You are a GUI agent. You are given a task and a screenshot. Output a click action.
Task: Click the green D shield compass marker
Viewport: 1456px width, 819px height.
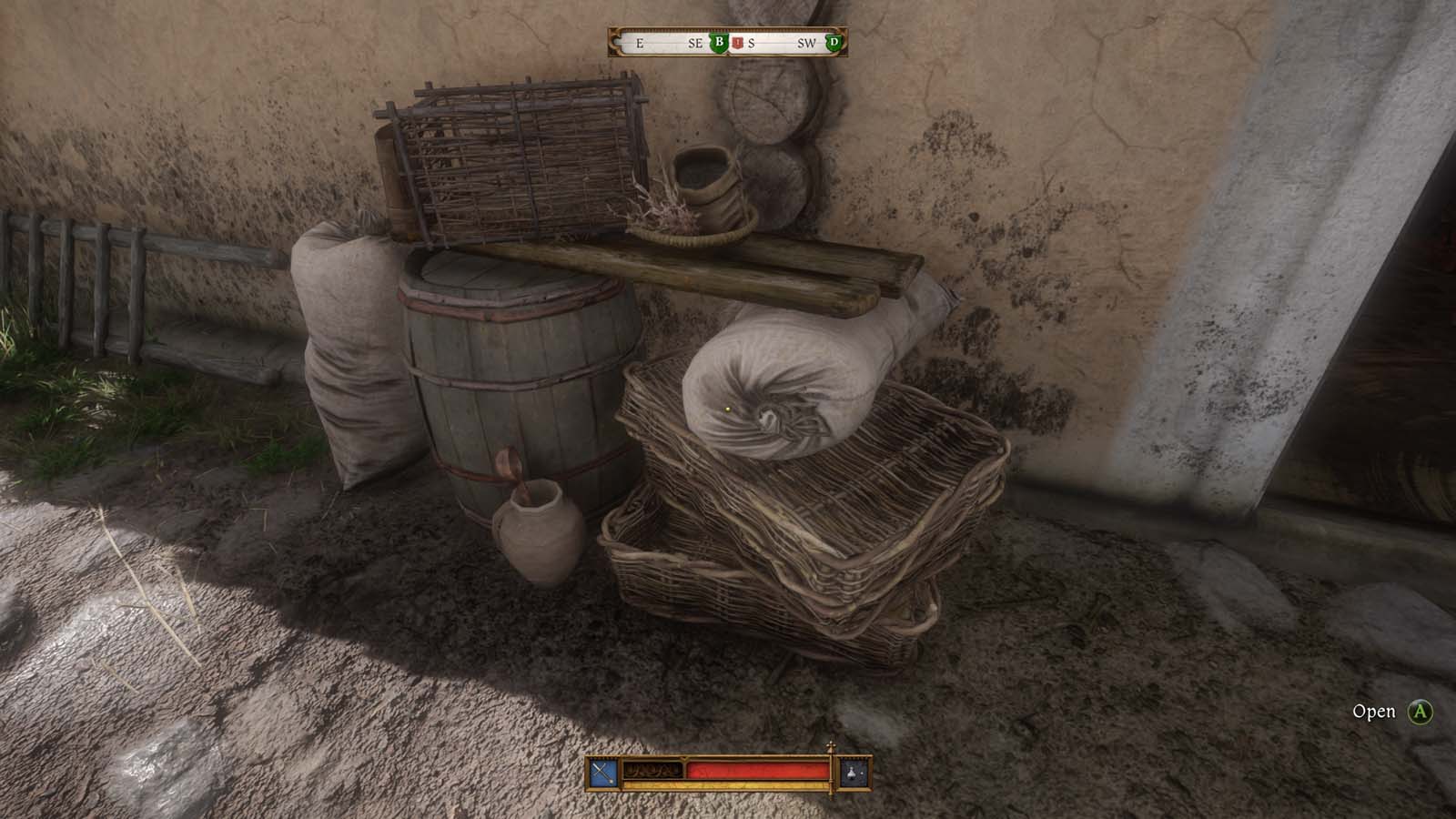[834, 42]
